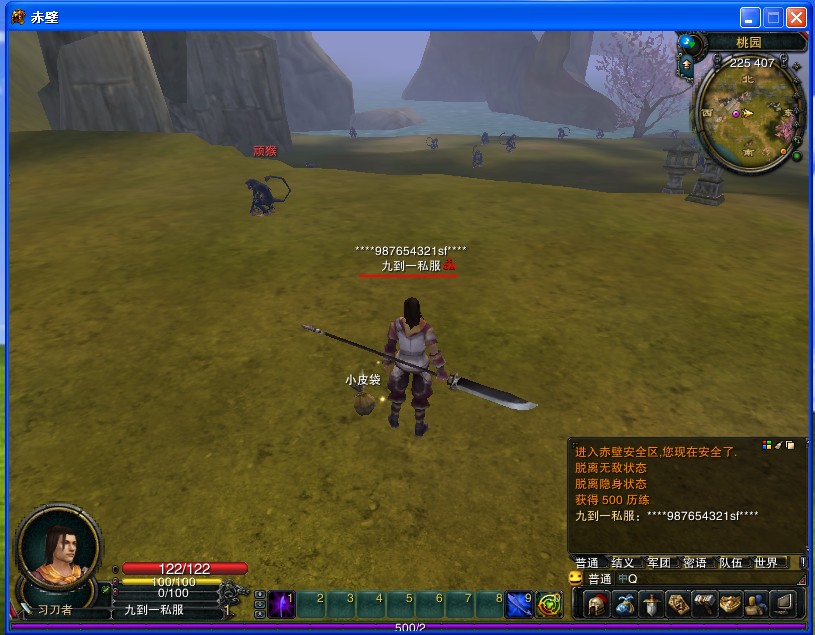Open the monitor system settings icon
815x635 pixels.
782,604
